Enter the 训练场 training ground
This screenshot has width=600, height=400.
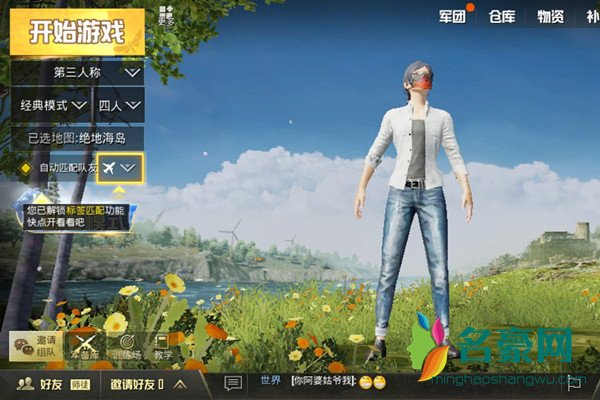pos(125,344)
